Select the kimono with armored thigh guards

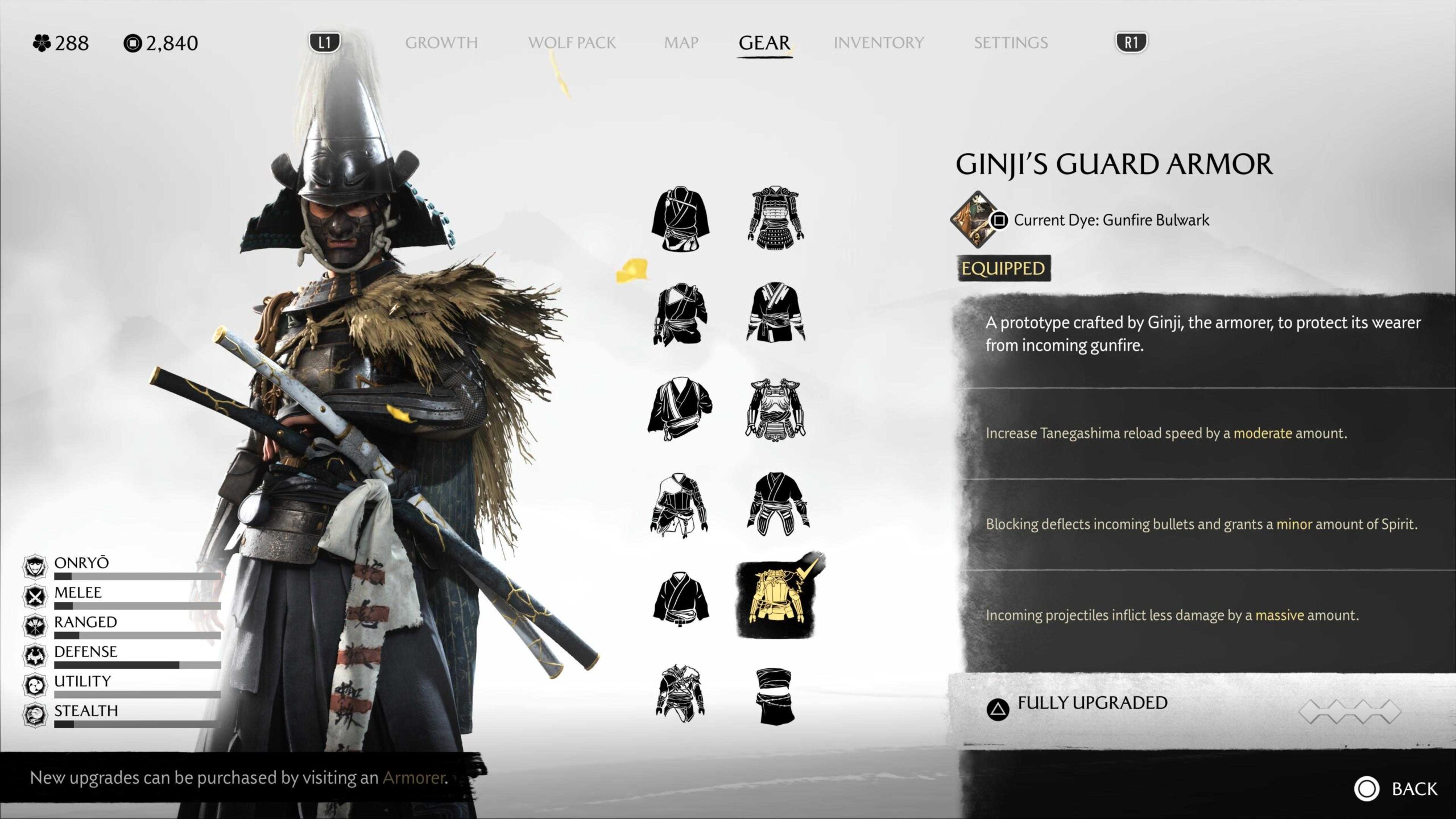[x=777, y=504]
